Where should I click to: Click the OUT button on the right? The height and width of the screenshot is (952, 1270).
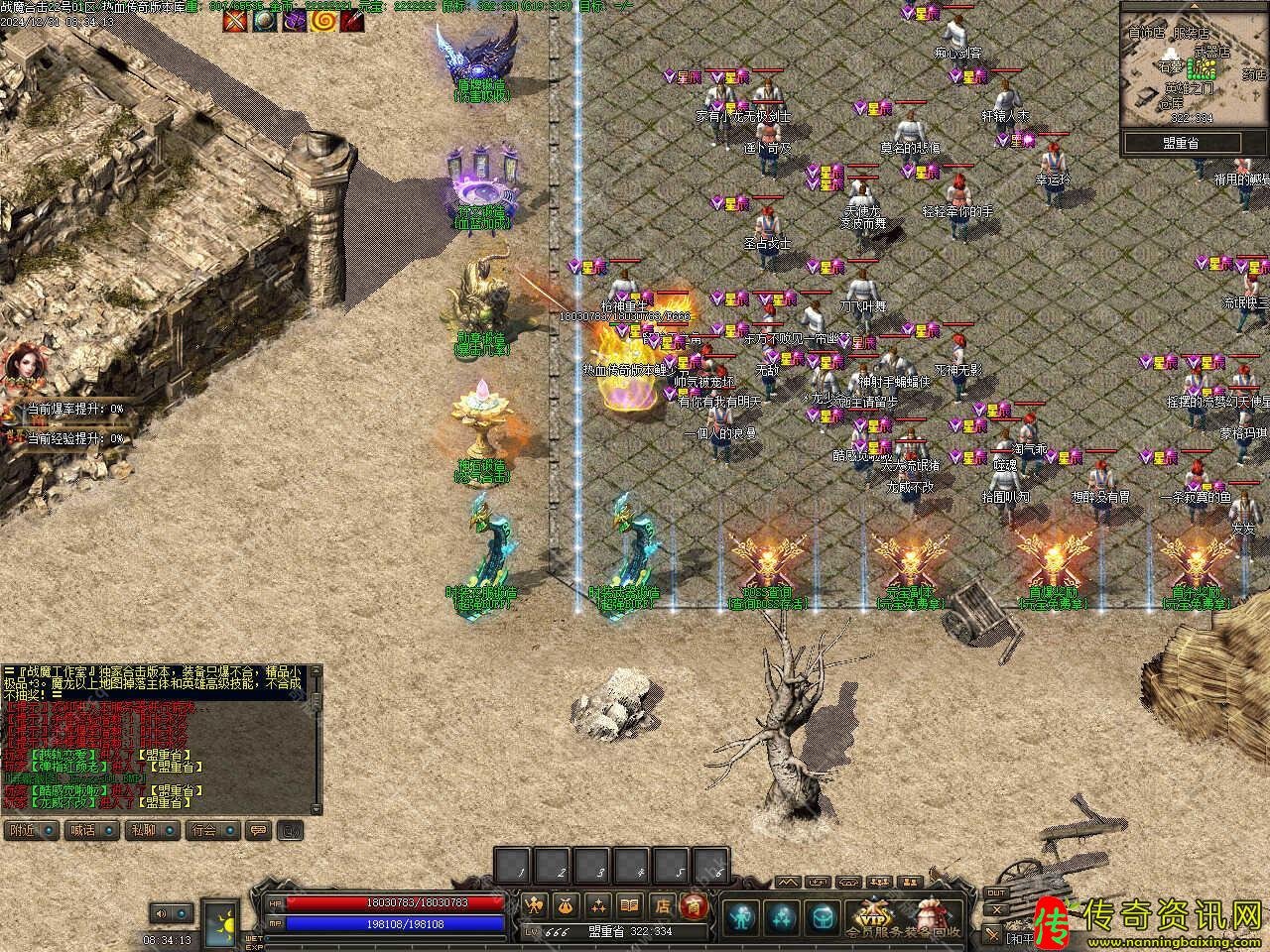pos(995,892)
